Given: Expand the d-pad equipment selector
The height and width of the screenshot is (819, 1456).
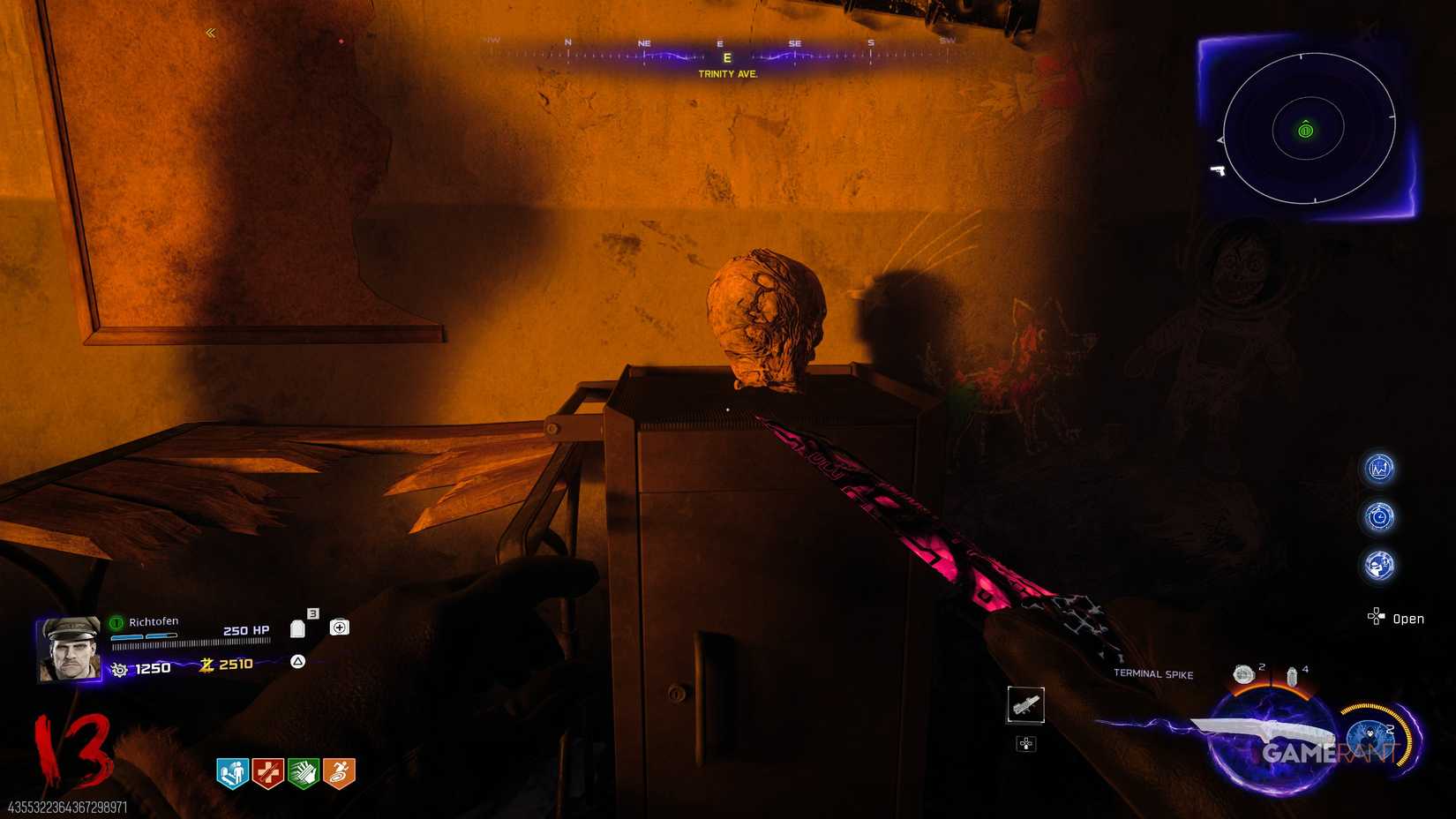Looking at the screenshot, I should click(1024, 743).
